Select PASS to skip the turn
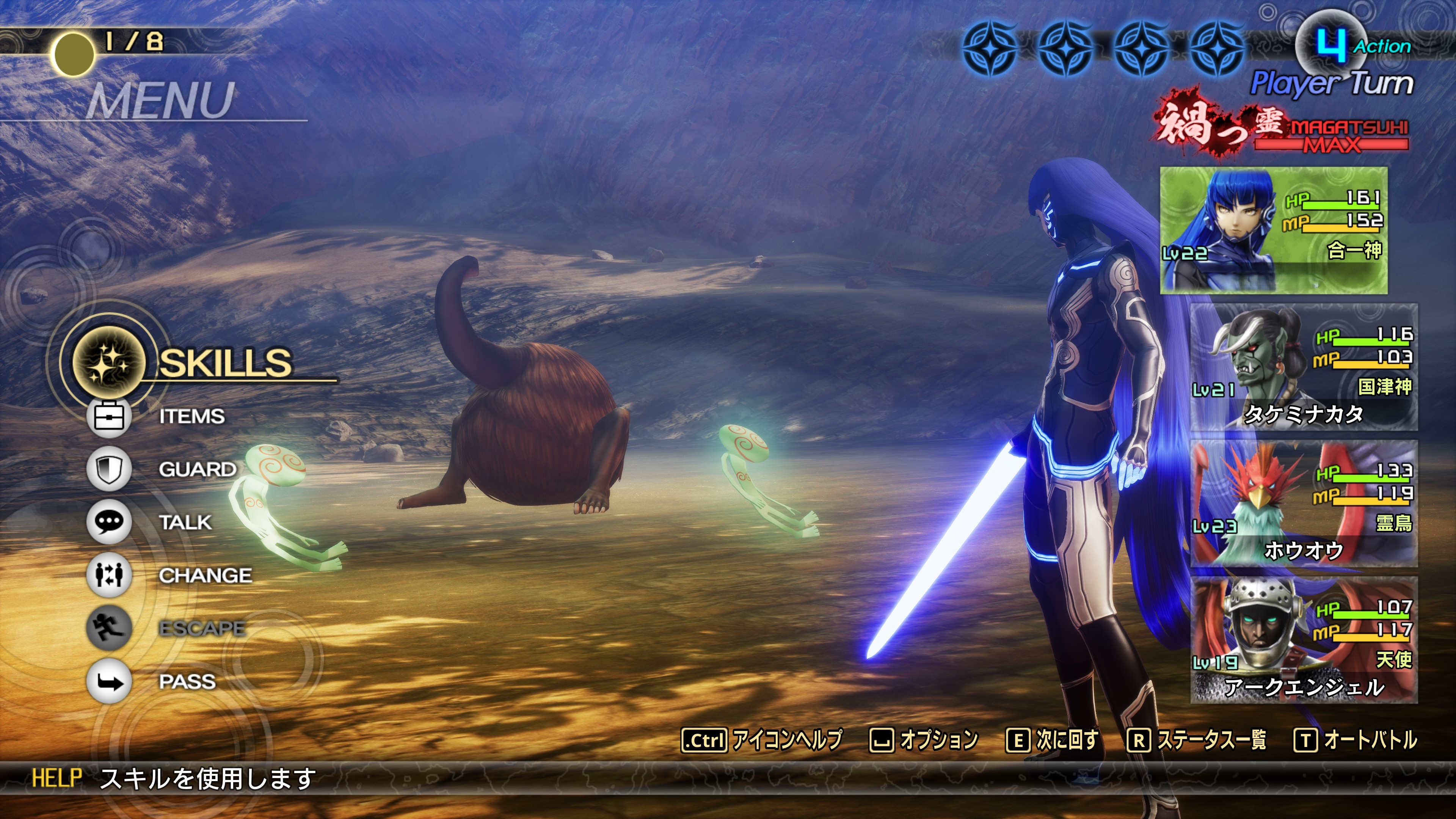 (x=187, y=682)
